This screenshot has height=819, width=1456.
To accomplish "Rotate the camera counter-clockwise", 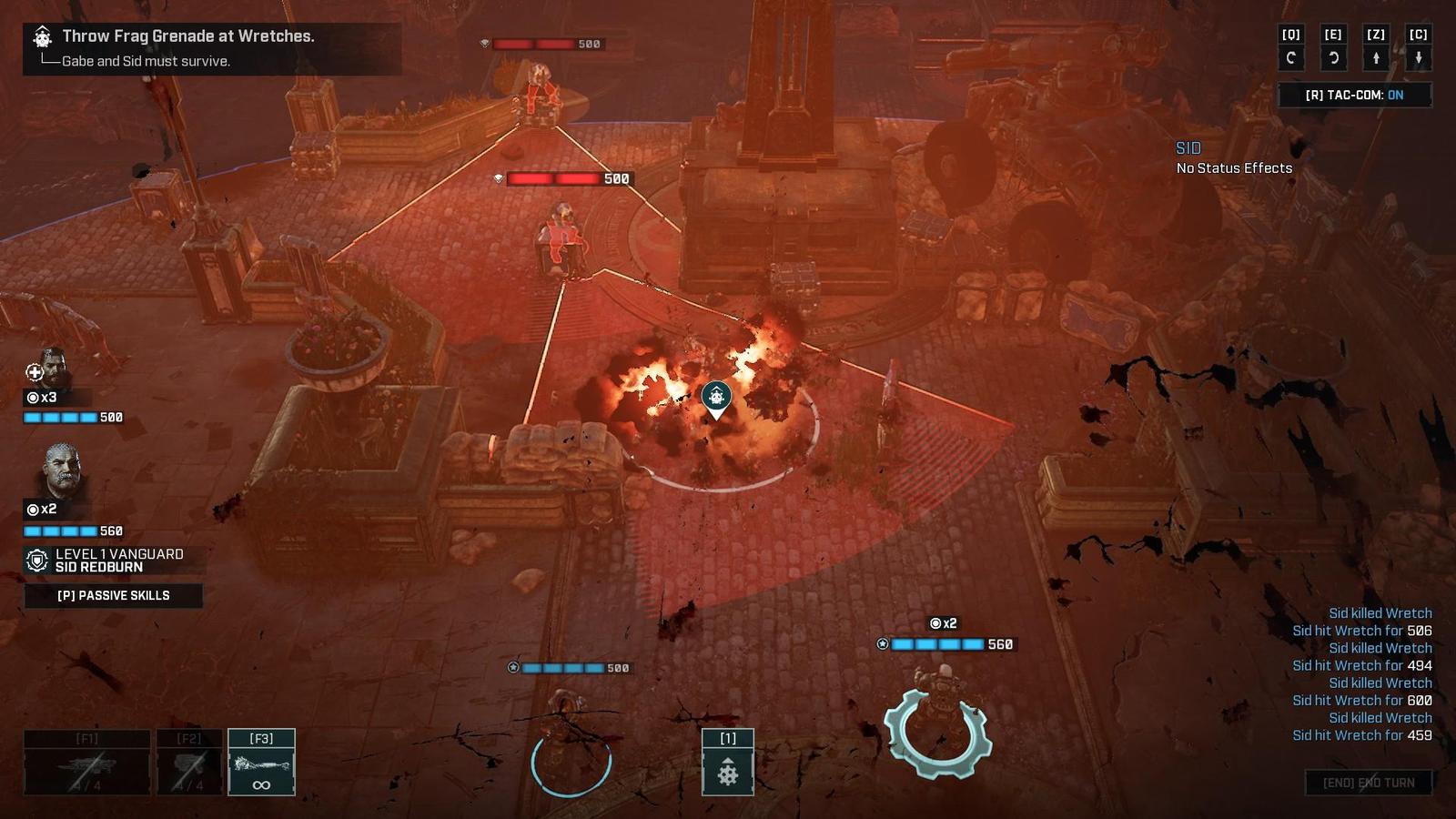I will pyautogui.click(x=1290, y=58).
